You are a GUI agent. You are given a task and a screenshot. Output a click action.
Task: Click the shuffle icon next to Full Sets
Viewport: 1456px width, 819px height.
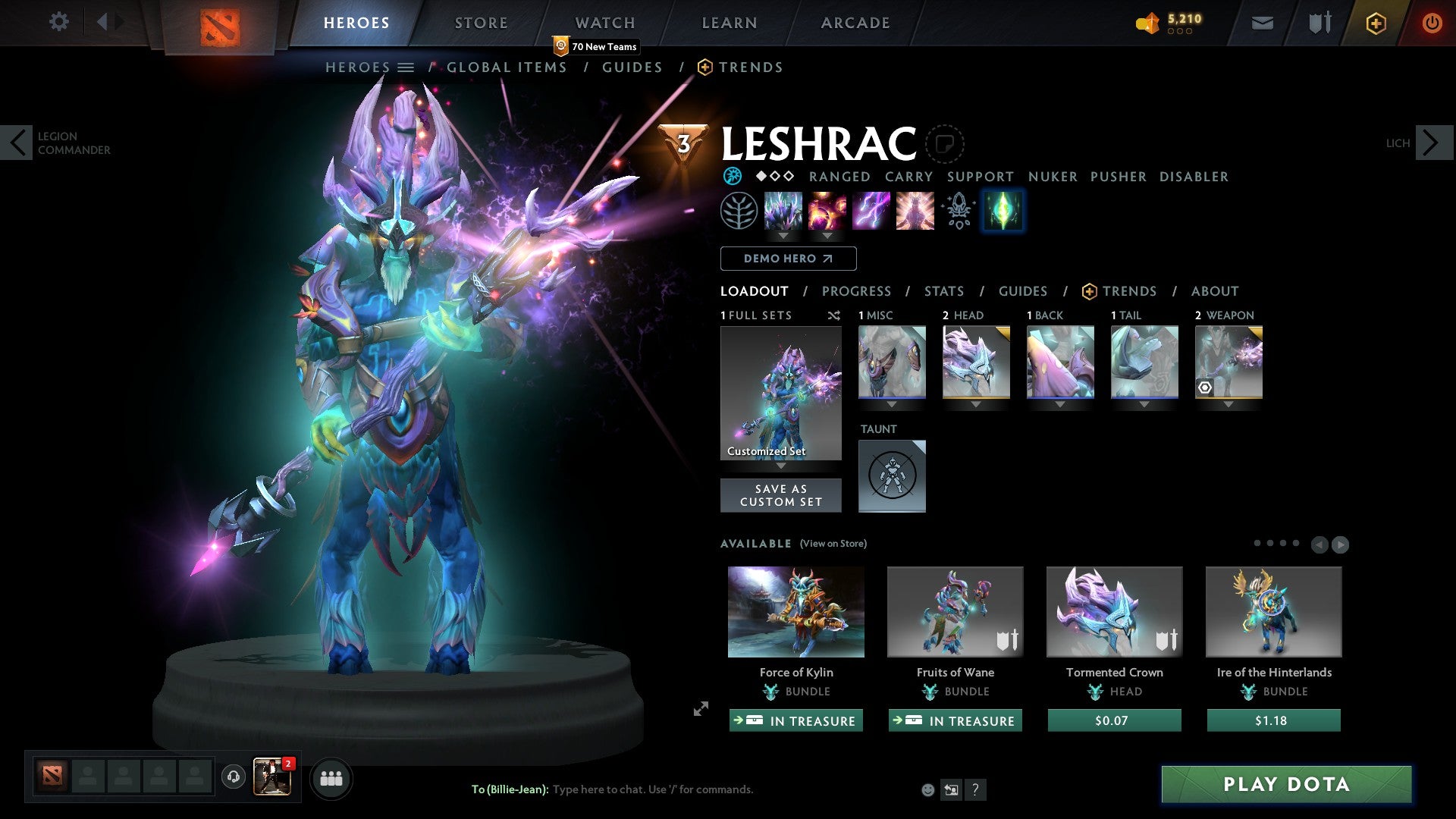pos(833,315)
